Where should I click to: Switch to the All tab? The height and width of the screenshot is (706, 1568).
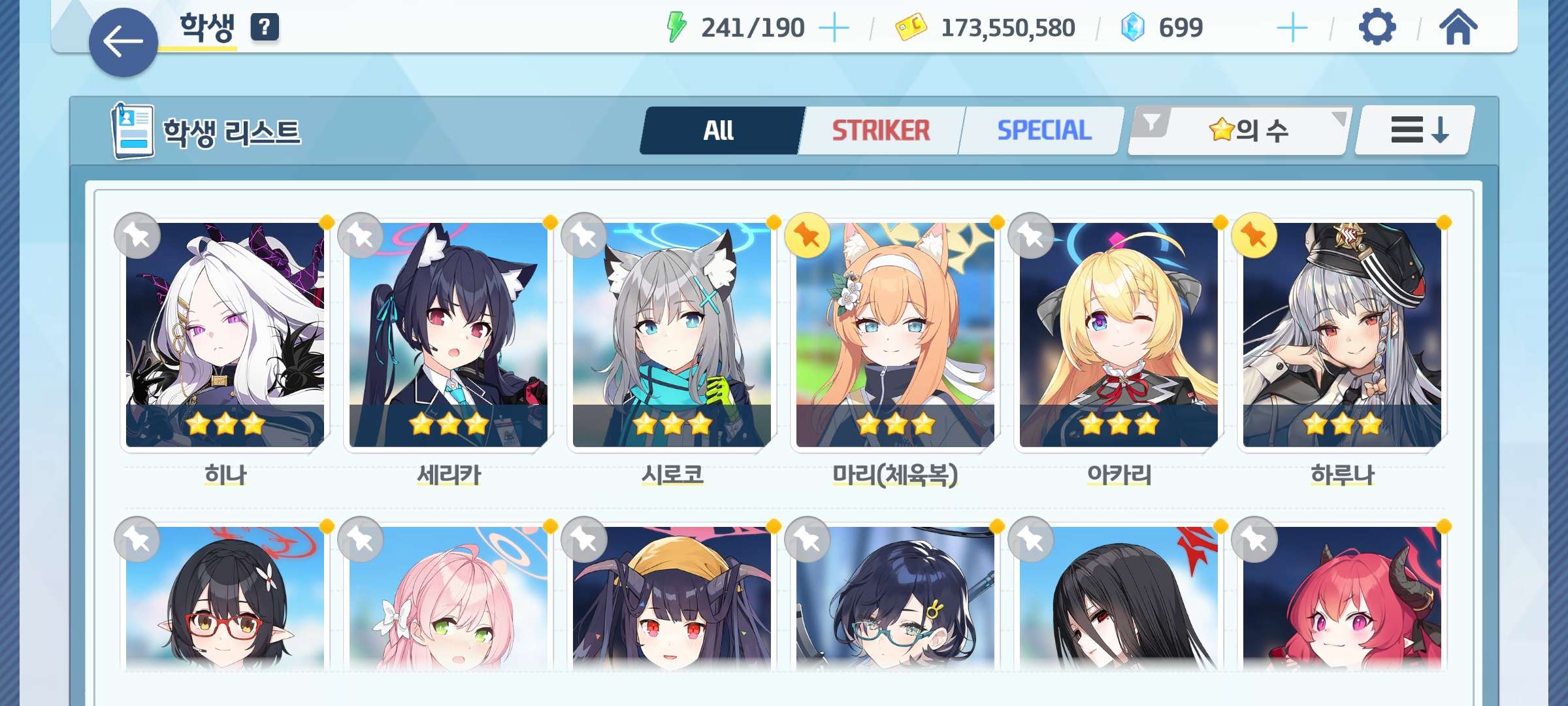719,130
